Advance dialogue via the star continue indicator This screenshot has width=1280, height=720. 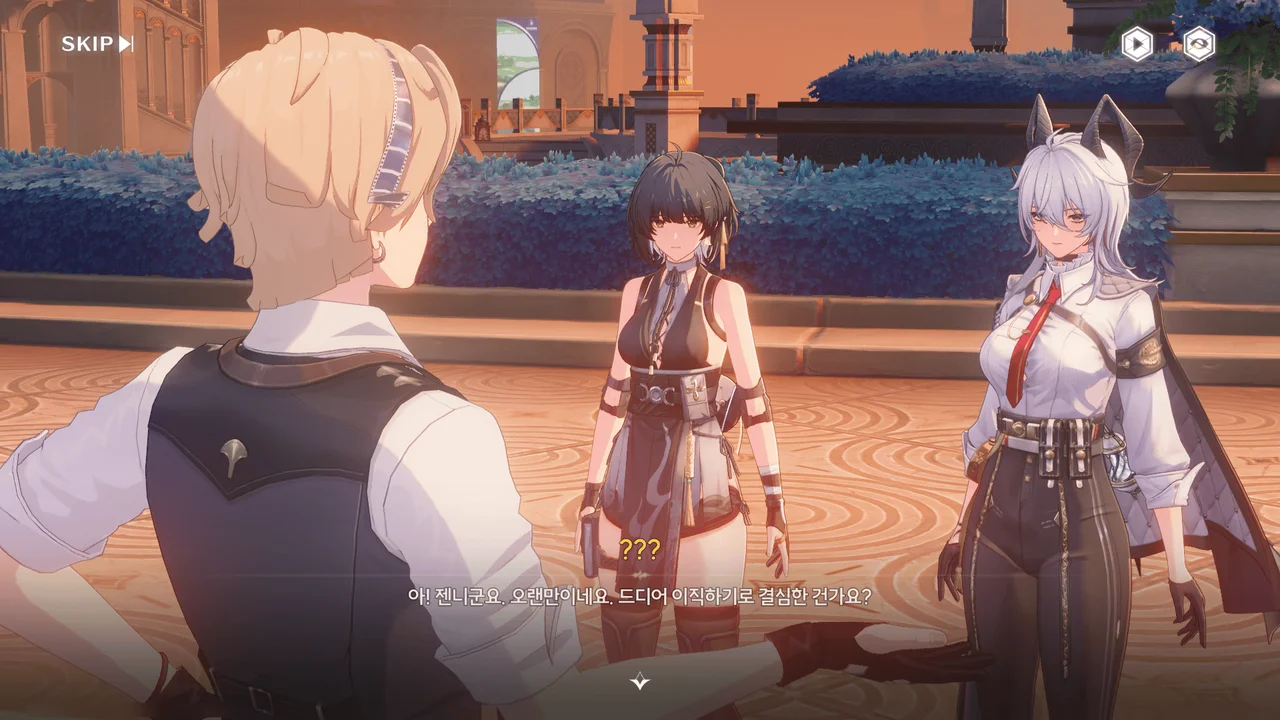(640, 682)
